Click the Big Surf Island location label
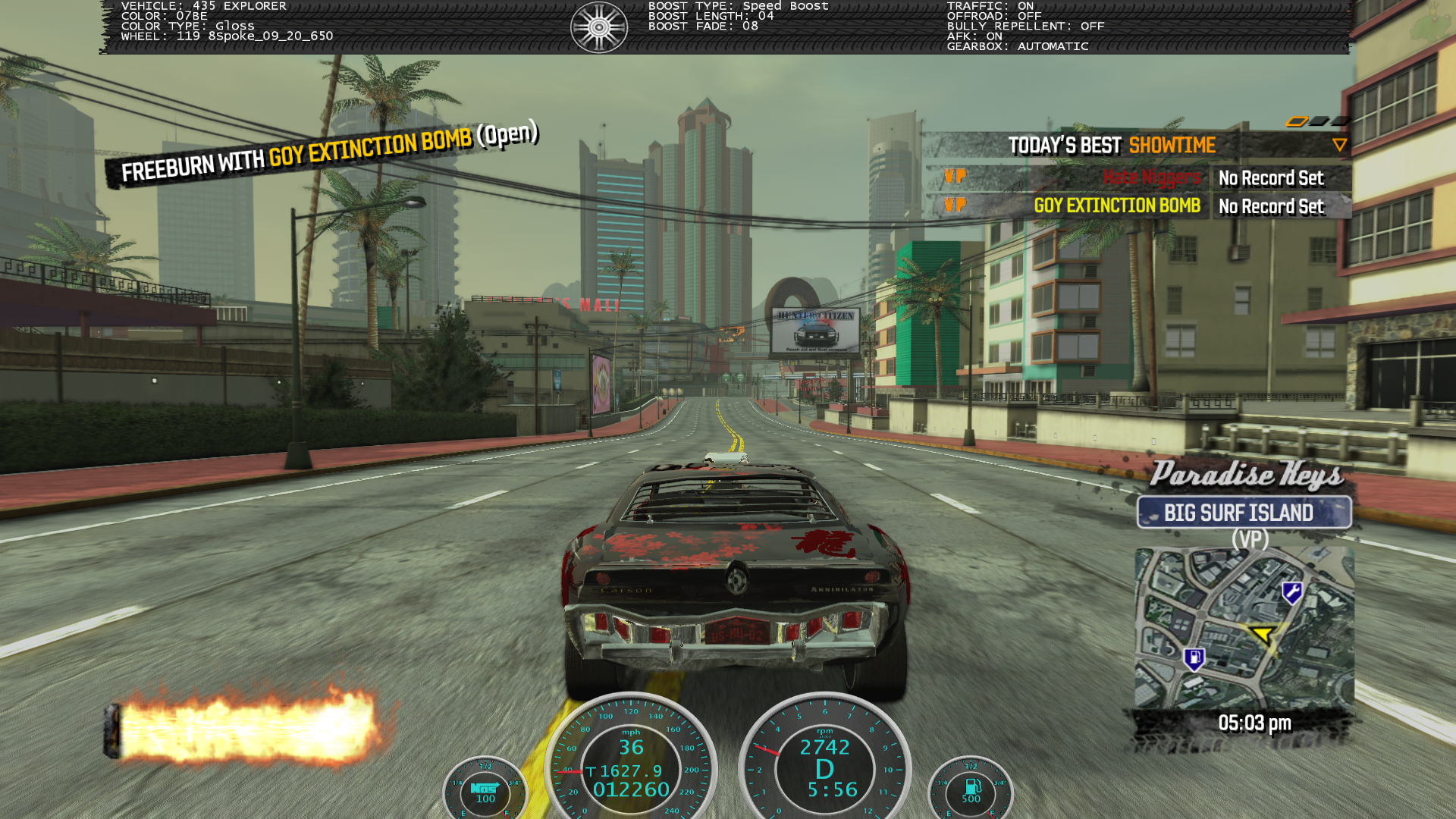Image resolution: width=1456 pixels, height=819 pixels. point(1244,513)
